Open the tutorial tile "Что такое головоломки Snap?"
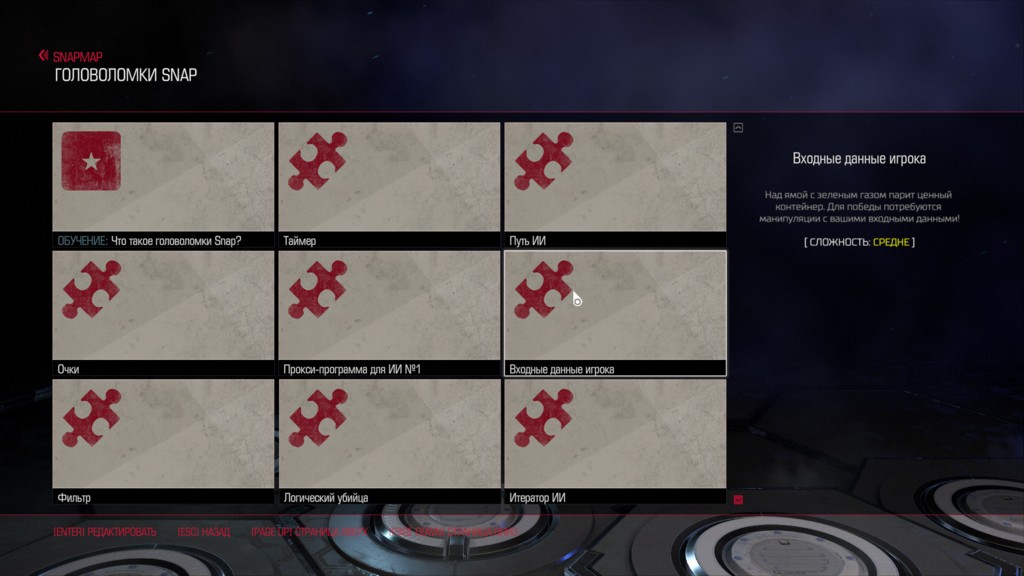This screenshot has width=1024, height=576. click(163, 185)
